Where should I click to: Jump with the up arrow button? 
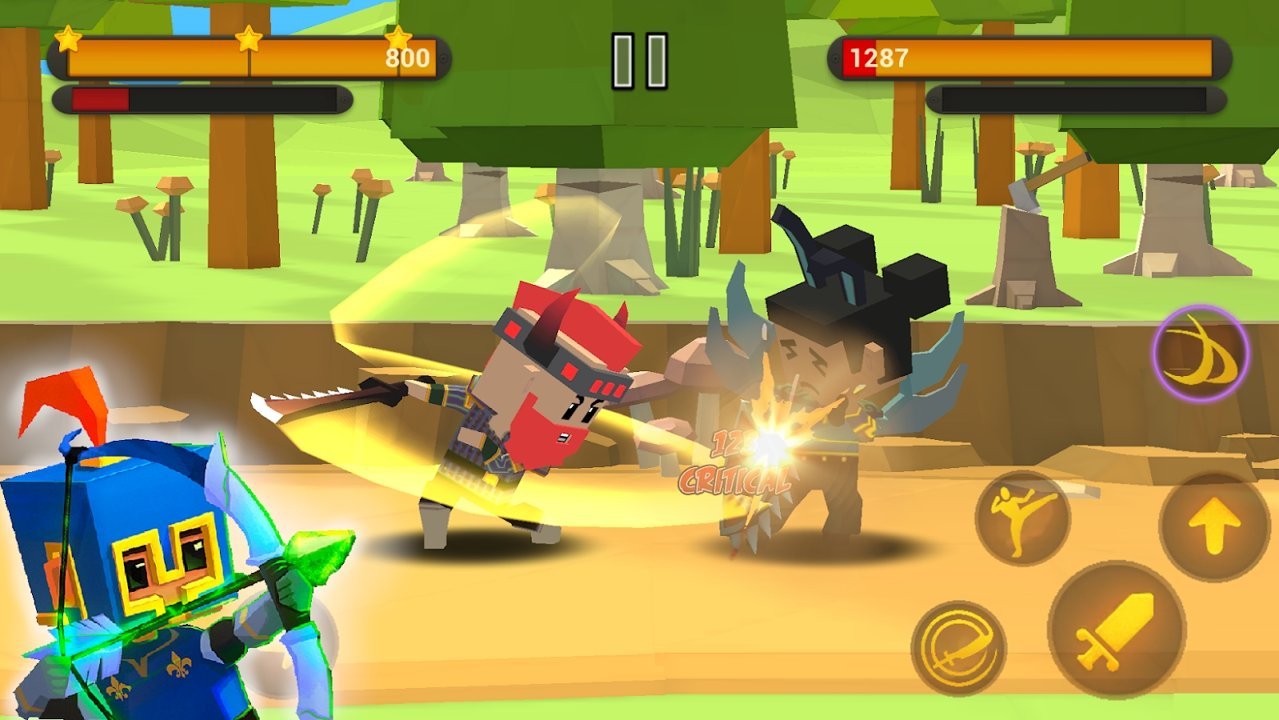[1214, 525]
